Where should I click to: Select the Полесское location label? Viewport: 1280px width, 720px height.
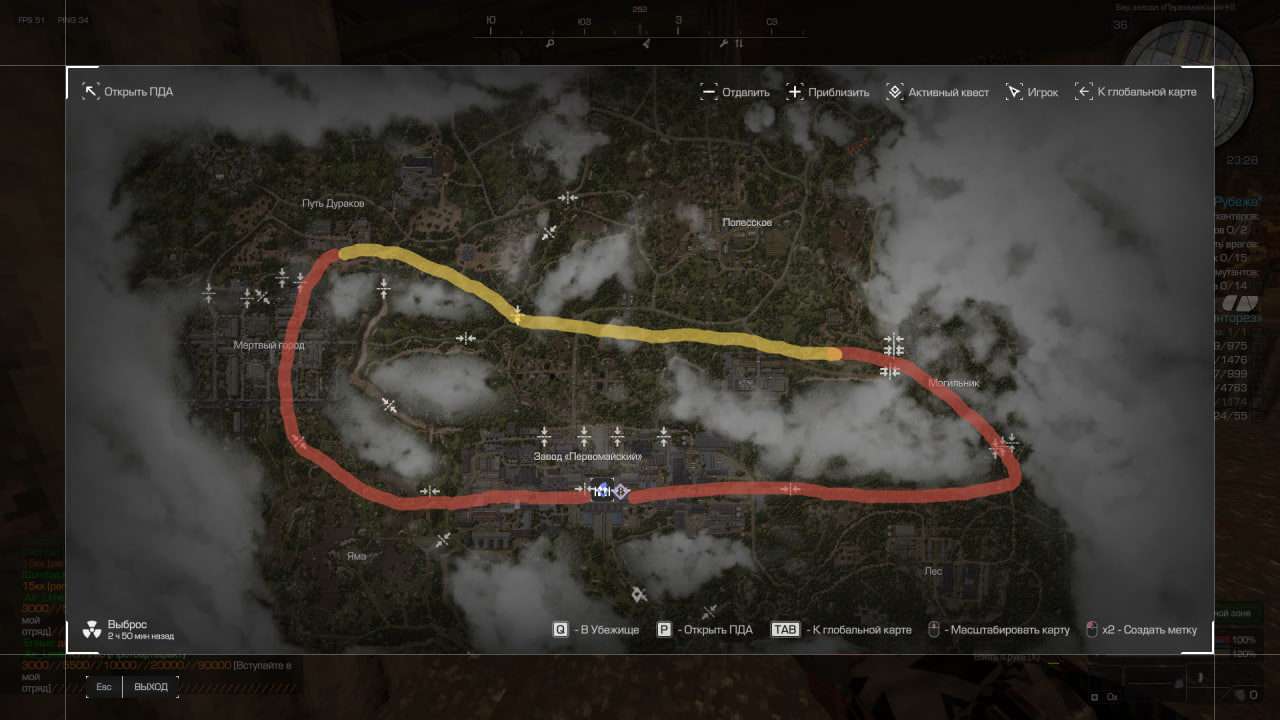coord(747,222)
